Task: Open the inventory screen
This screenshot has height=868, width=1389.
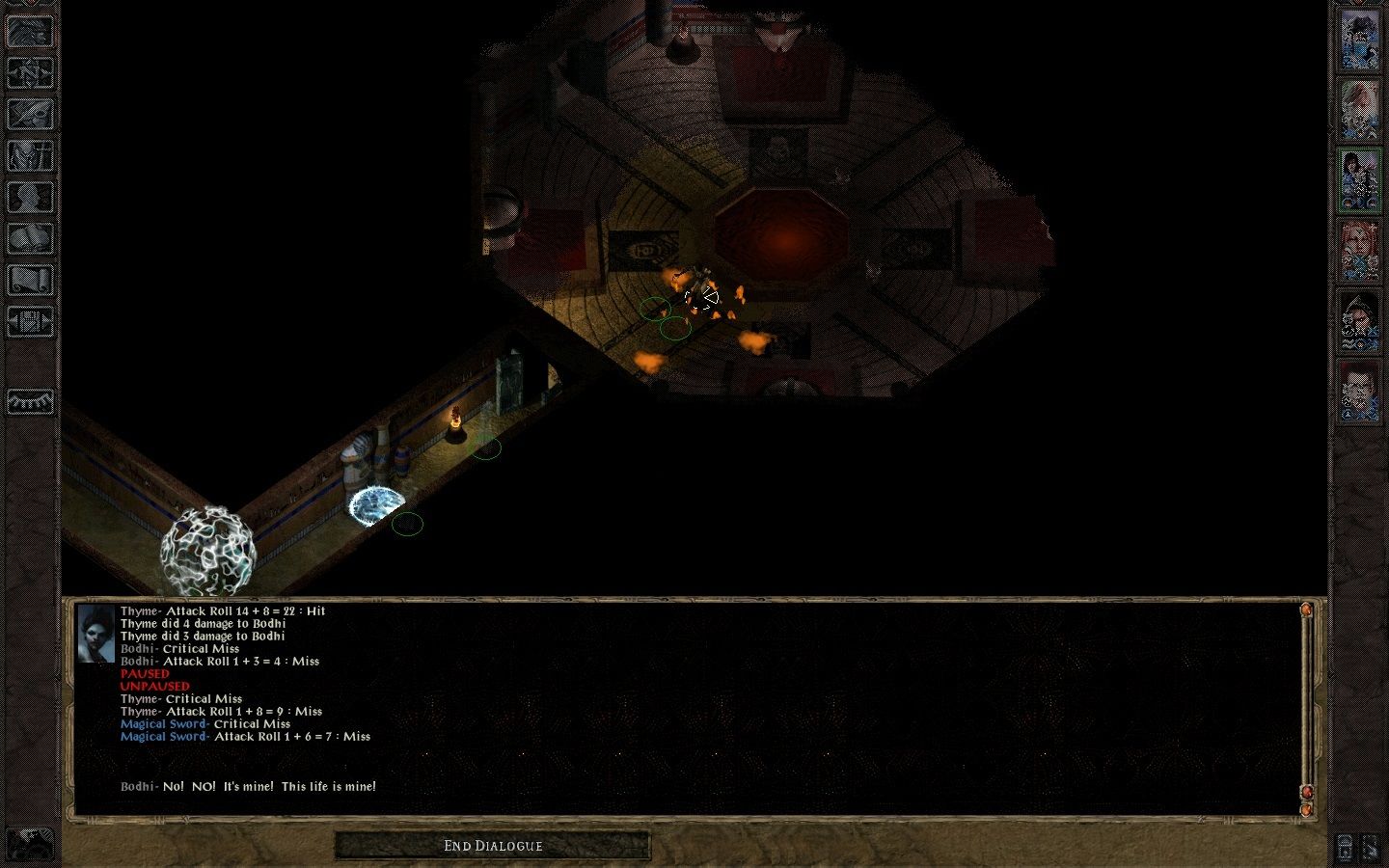Action: [x=30, y=155]
